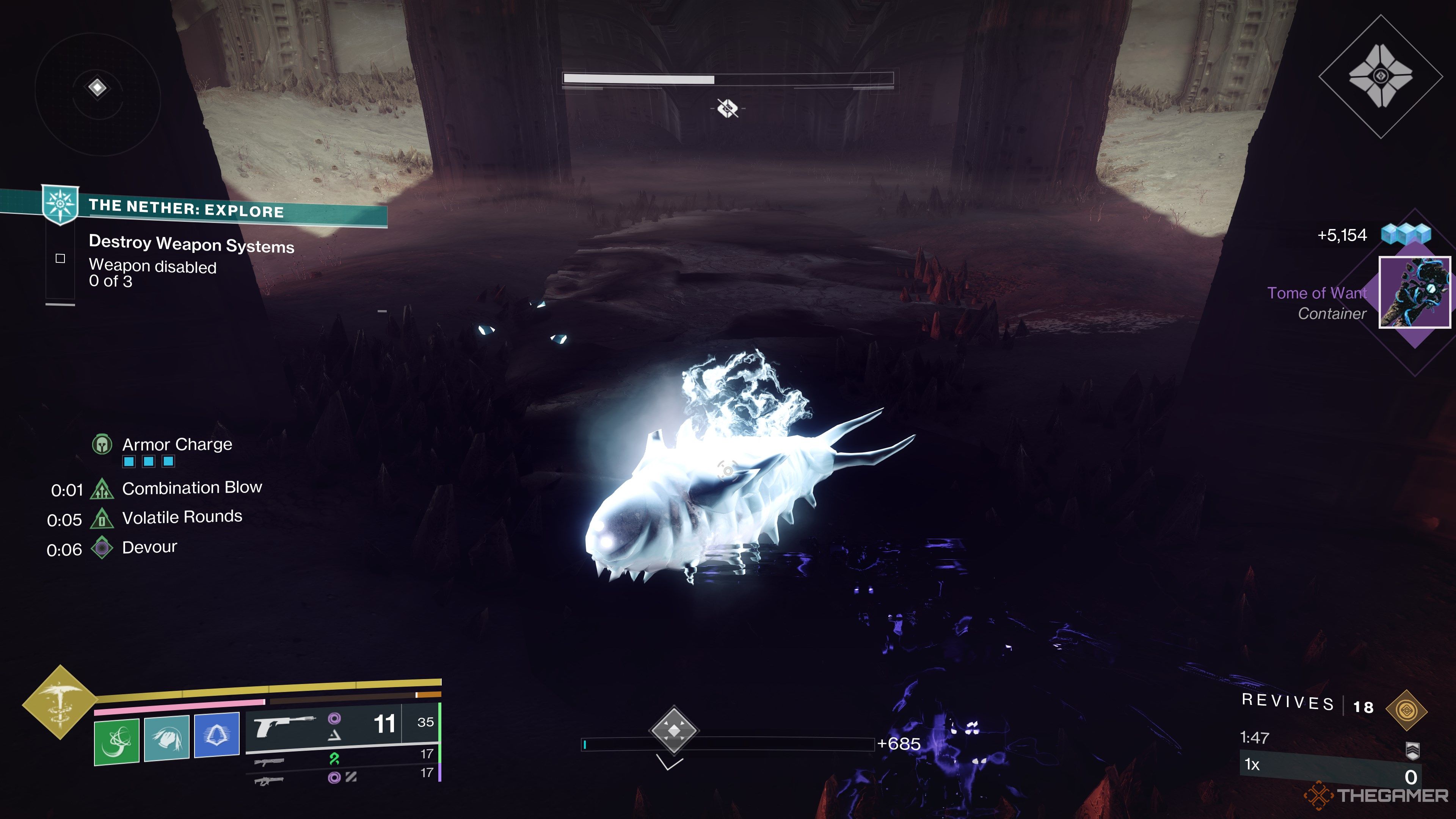Click the Armor Charge buff icon
This screenshot has width=1456, height=819.
[102, 445]
